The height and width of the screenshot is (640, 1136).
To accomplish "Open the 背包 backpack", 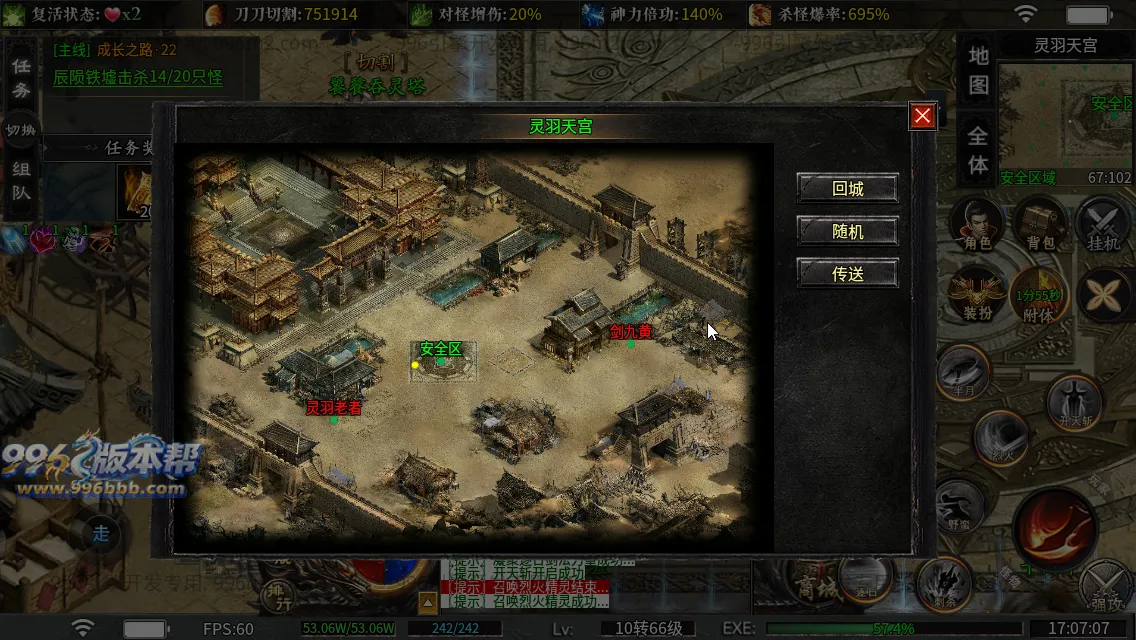I will point(1041,224).
